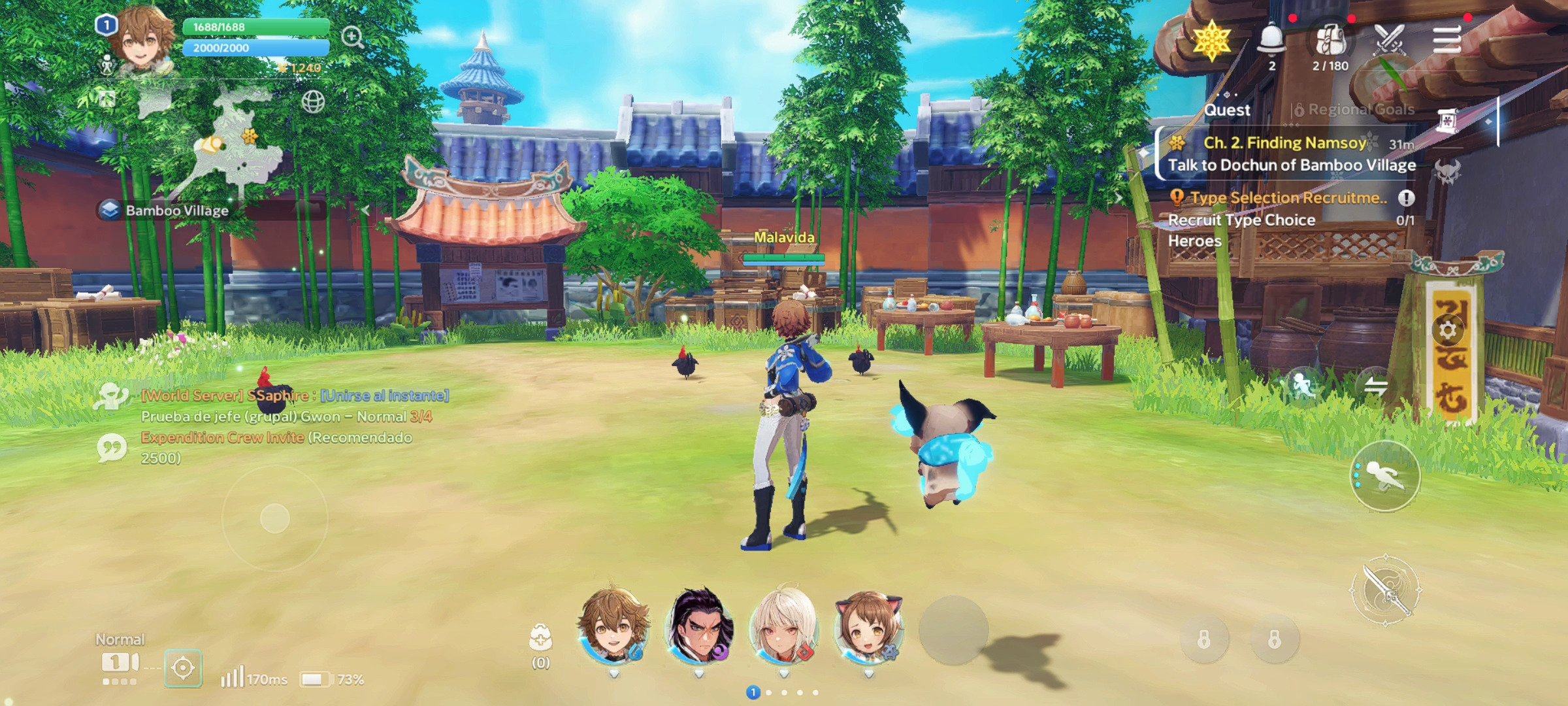Screen dimensions: 1568x706
Task: Switch to the Regional Goals tab
Action: [x=1355, y=110]
